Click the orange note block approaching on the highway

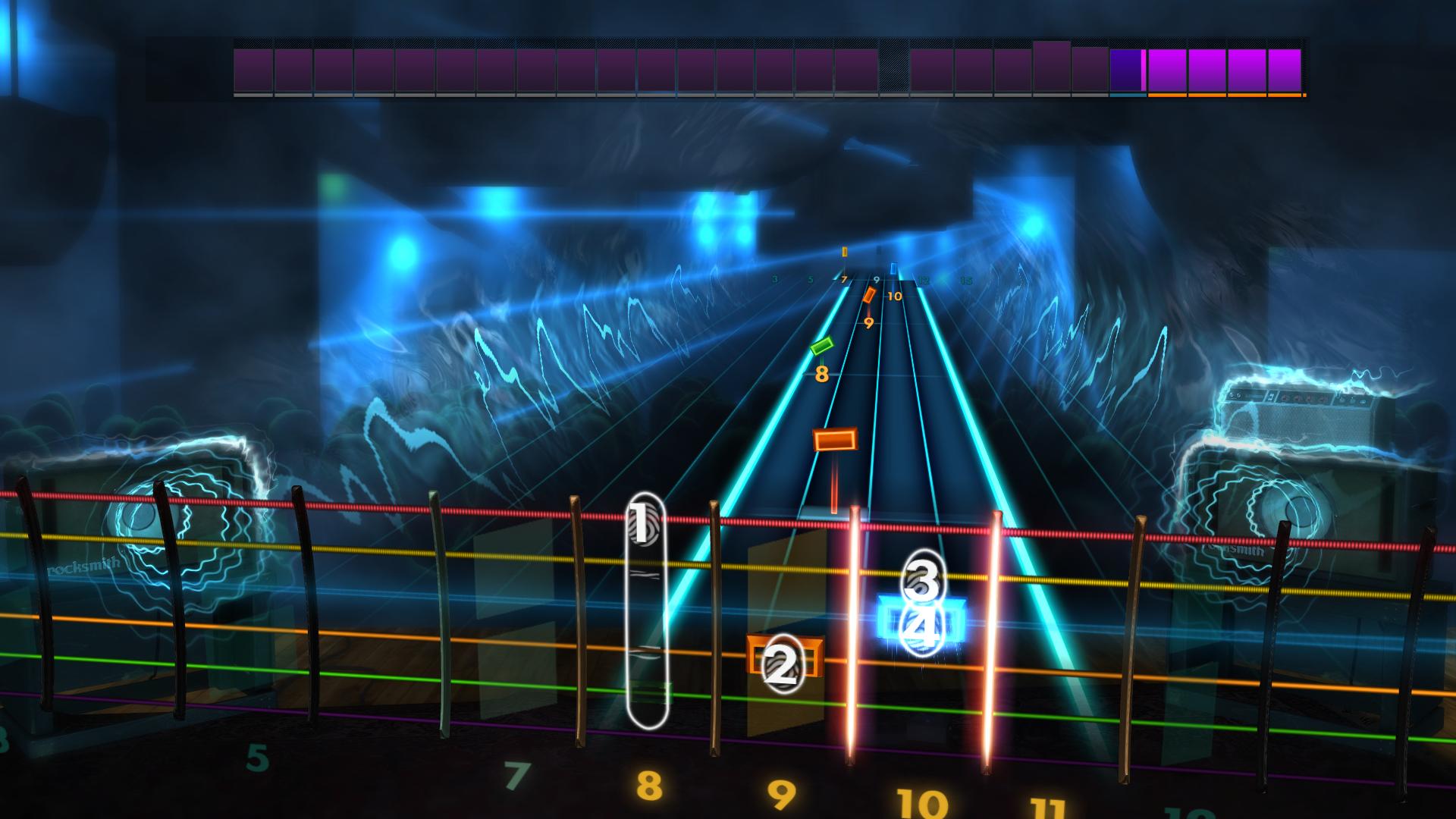(835, 438)
